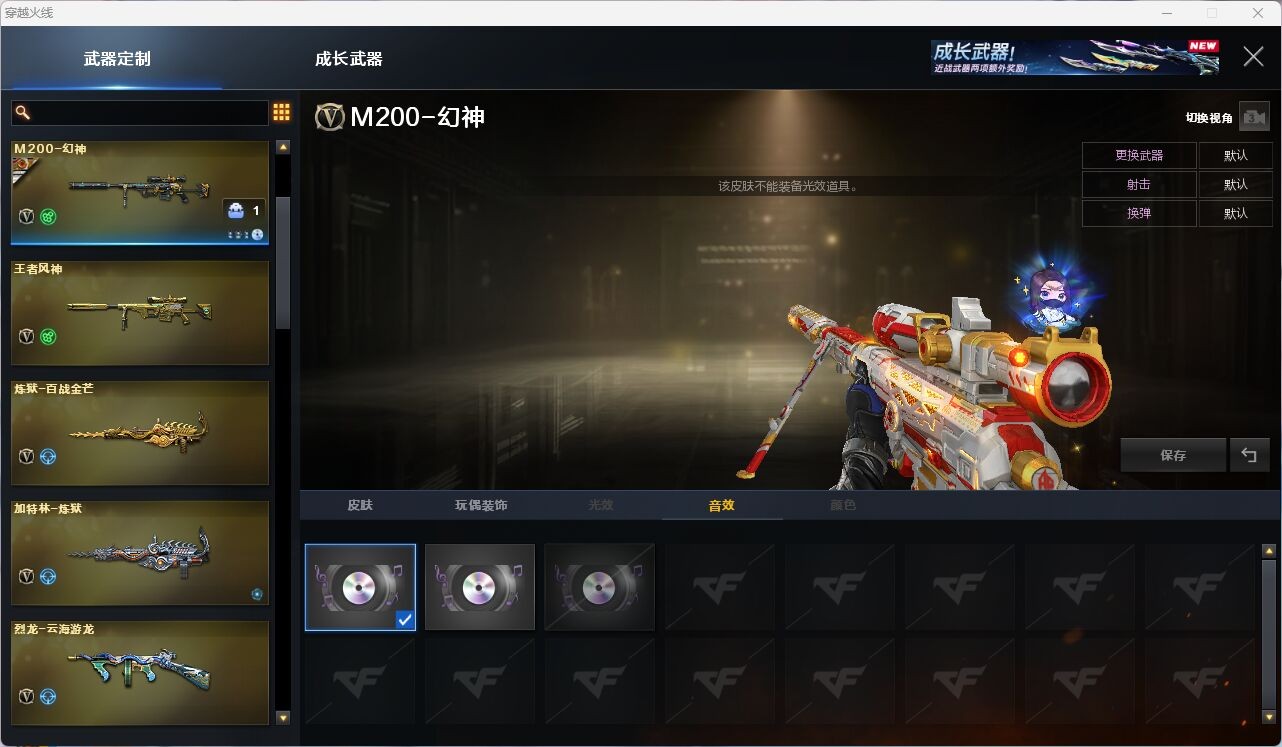1282x747 pixels.
Task: Choose the 换弹 action button
Action: [x=1139, y=213]
